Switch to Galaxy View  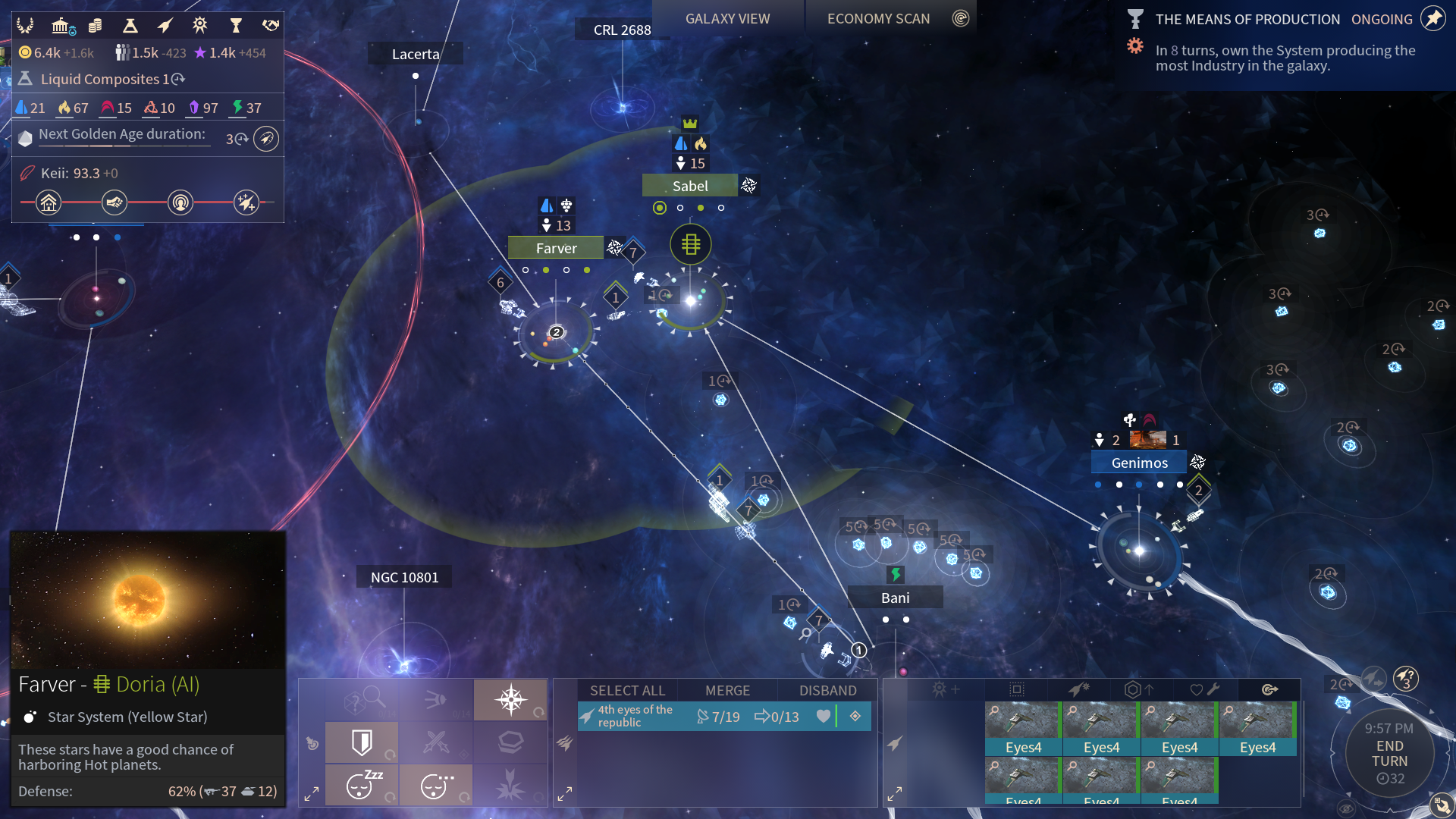(727, 19)
